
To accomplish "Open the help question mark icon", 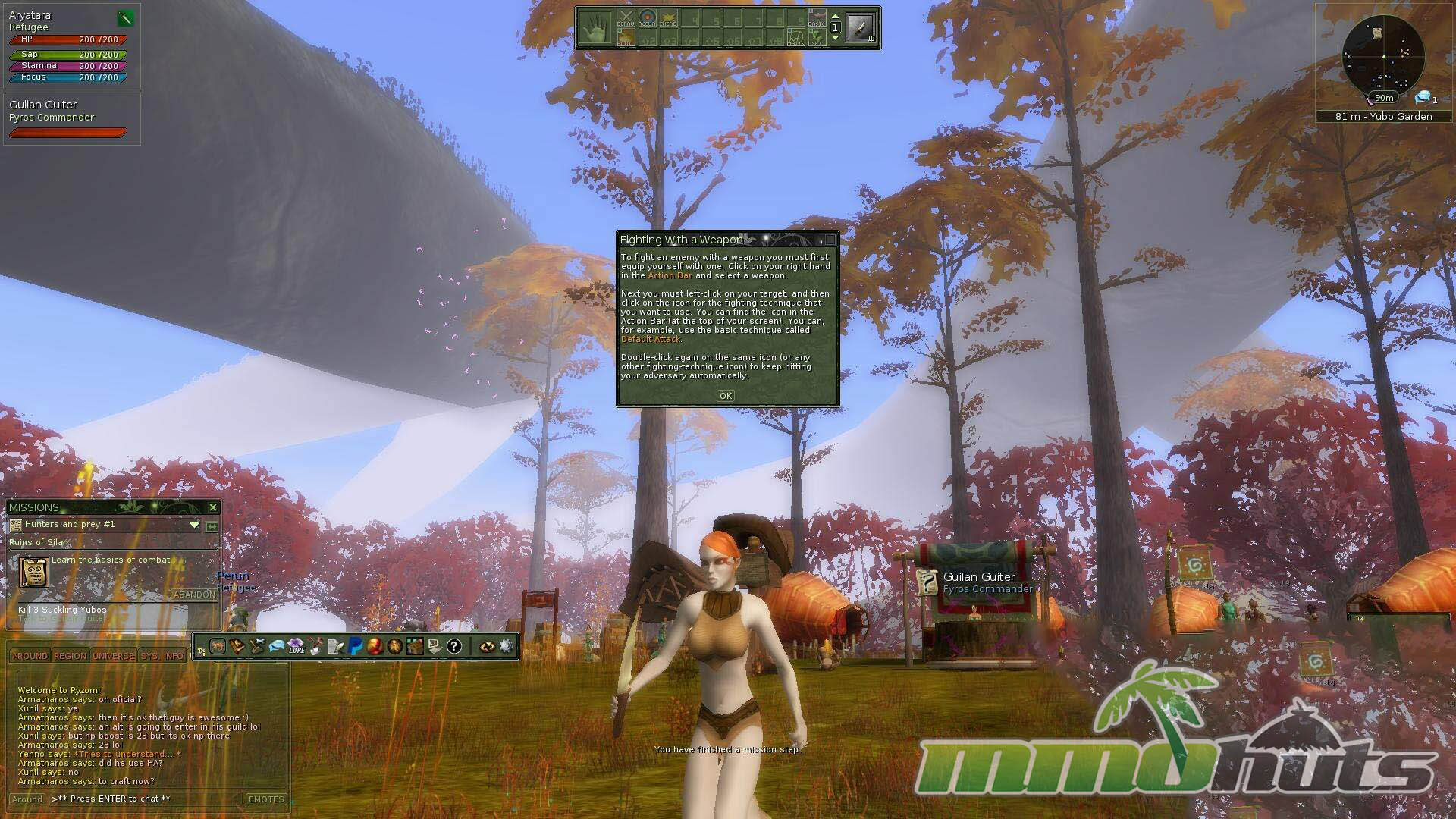I will tap(453, 646).
